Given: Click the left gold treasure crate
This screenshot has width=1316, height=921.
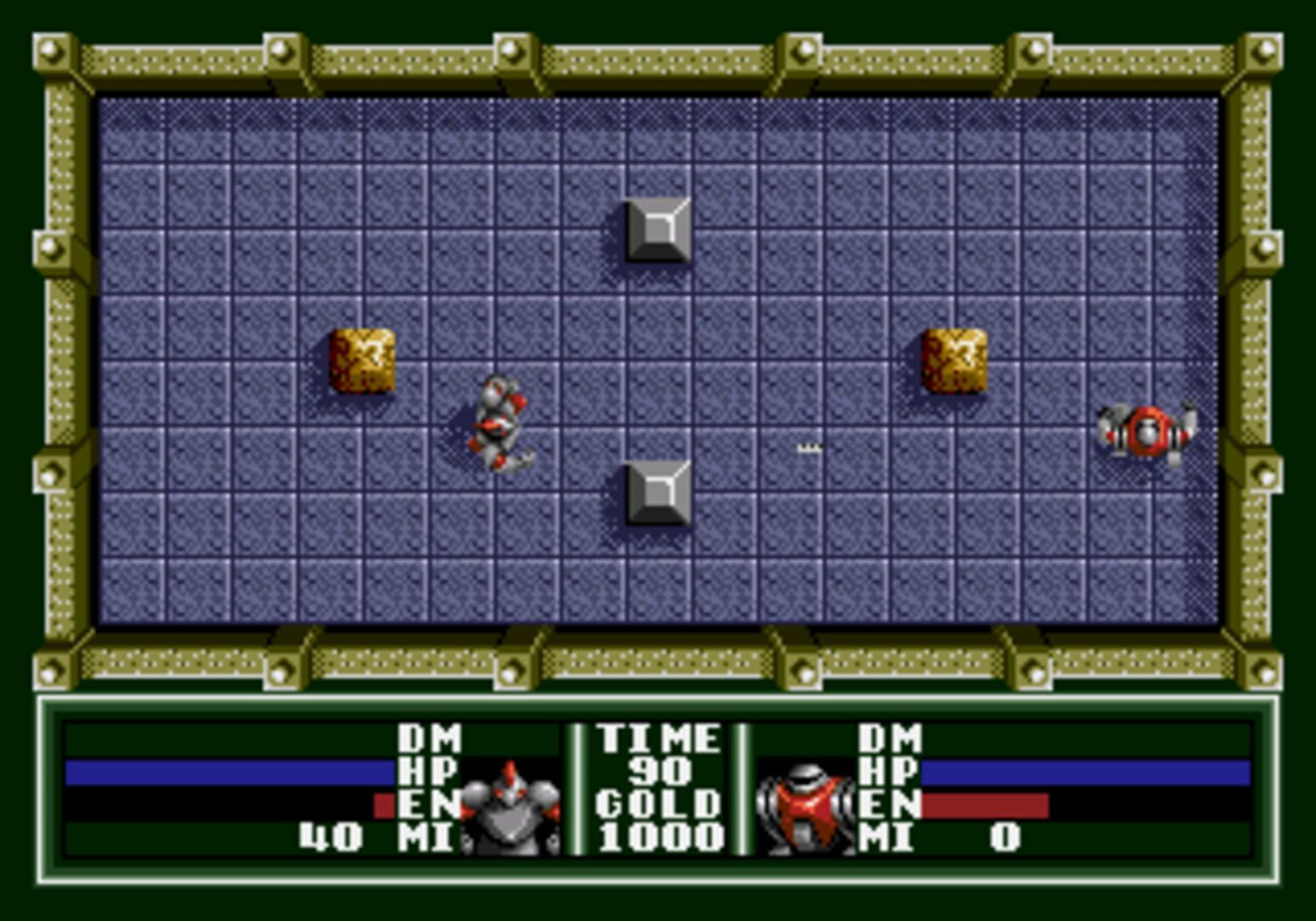Looking at the screenshot, I should tap(362, 362).
